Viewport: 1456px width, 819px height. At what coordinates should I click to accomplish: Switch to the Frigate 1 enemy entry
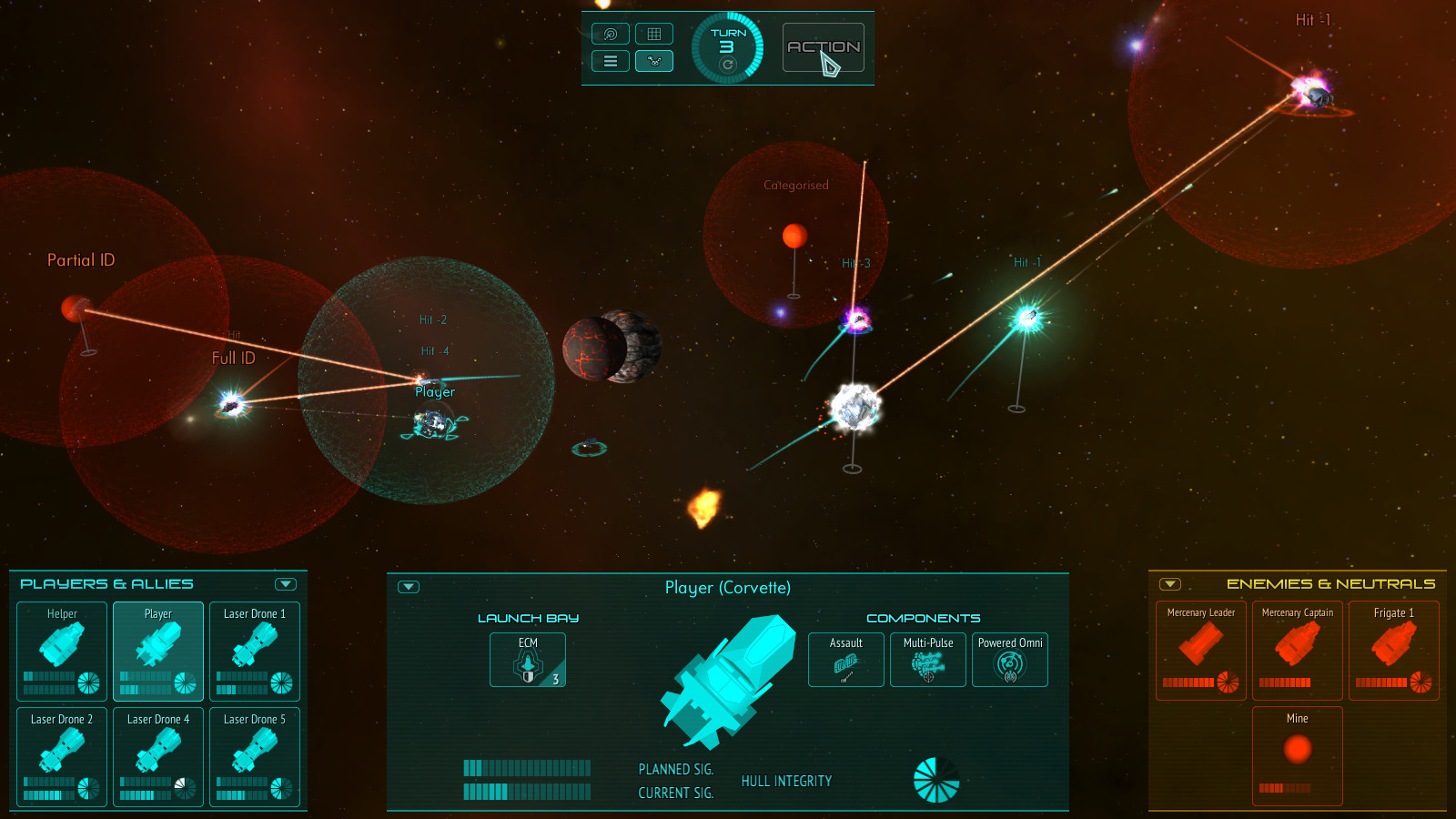1393,651
